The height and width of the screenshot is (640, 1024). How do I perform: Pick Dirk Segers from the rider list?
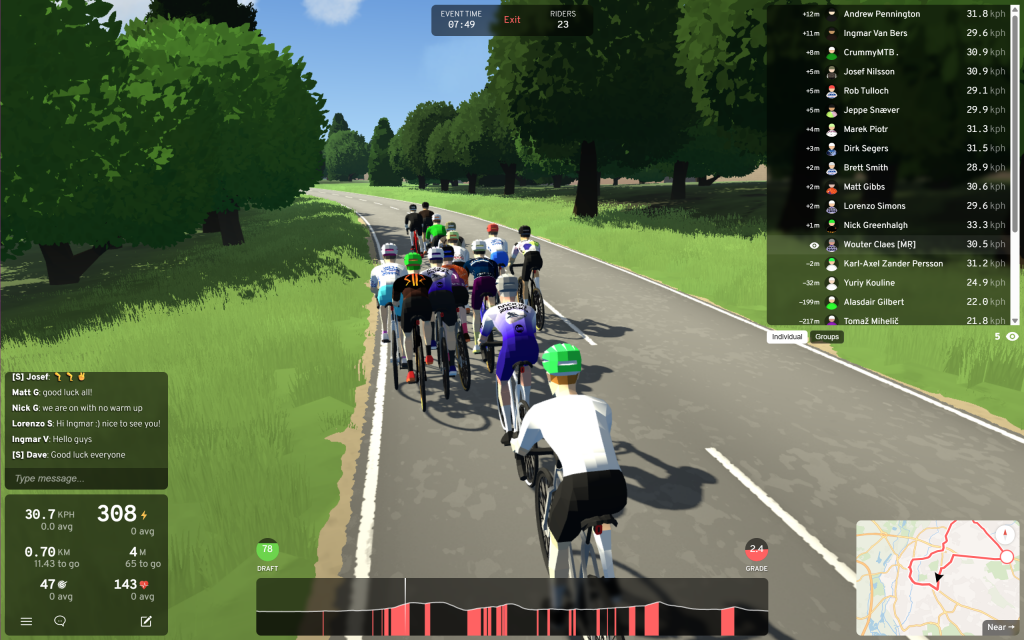pos(866,148)
